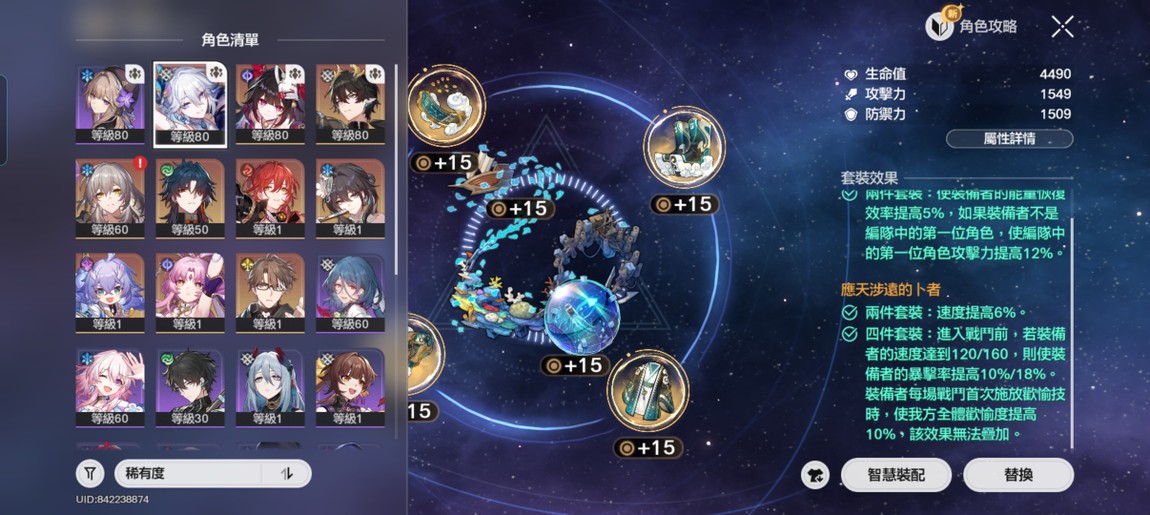1150x515 pixels.
Task: Choose the level 80 character with purple flower
Action: (x=110, y=103)
